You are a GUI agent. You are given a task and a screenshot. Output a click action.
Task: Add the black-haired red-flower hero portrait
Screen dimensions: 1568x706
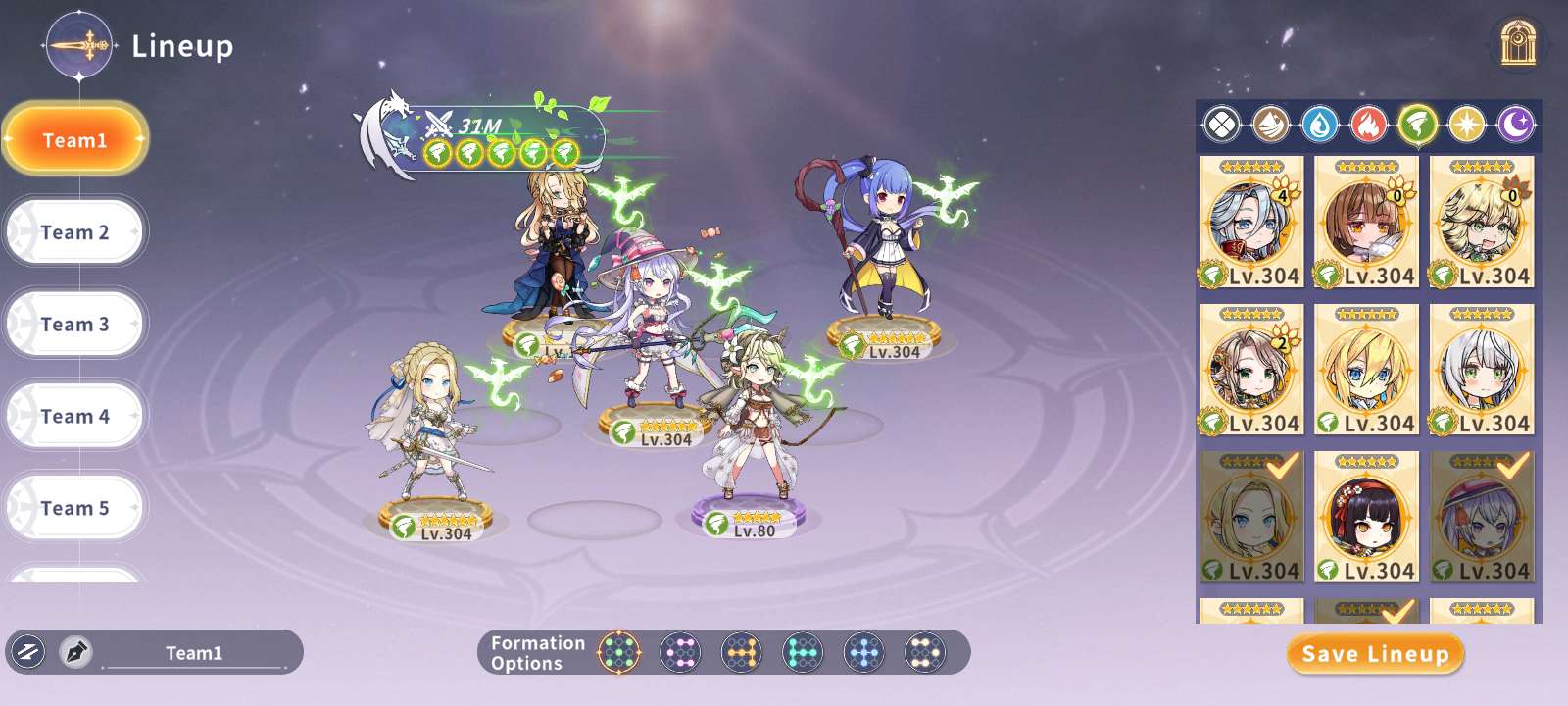click(1366, 517)
